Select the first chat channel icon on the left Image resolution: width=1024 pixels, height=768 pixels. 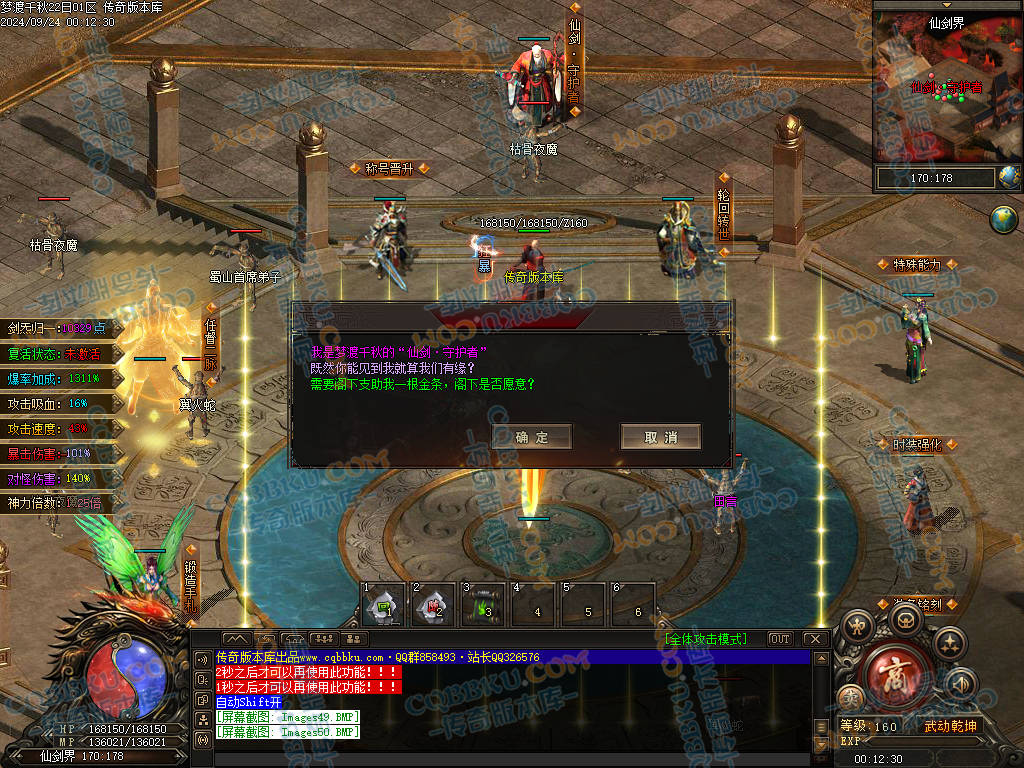tap(201, 659)
